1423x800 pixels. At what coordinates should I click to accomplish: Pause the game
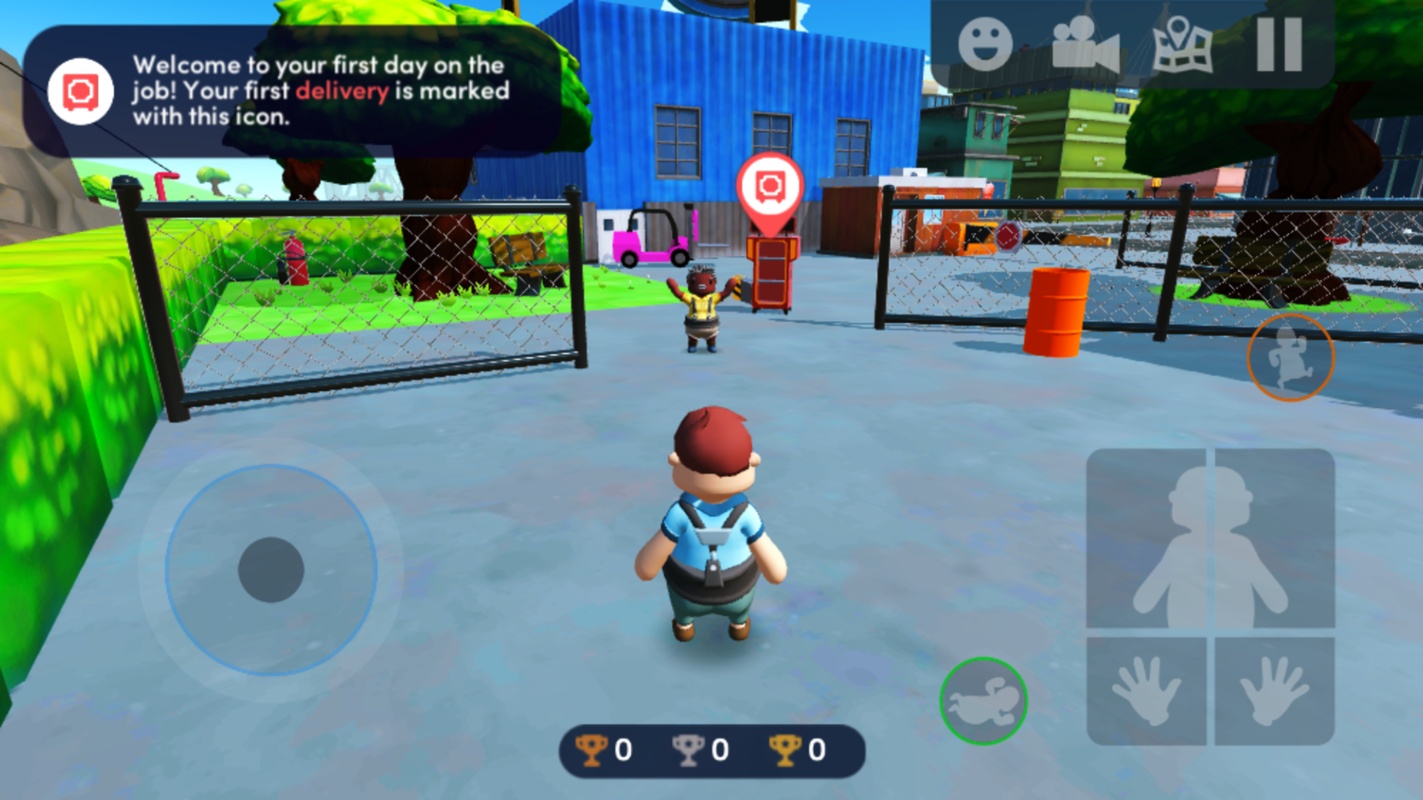[x=1279, y=44]
